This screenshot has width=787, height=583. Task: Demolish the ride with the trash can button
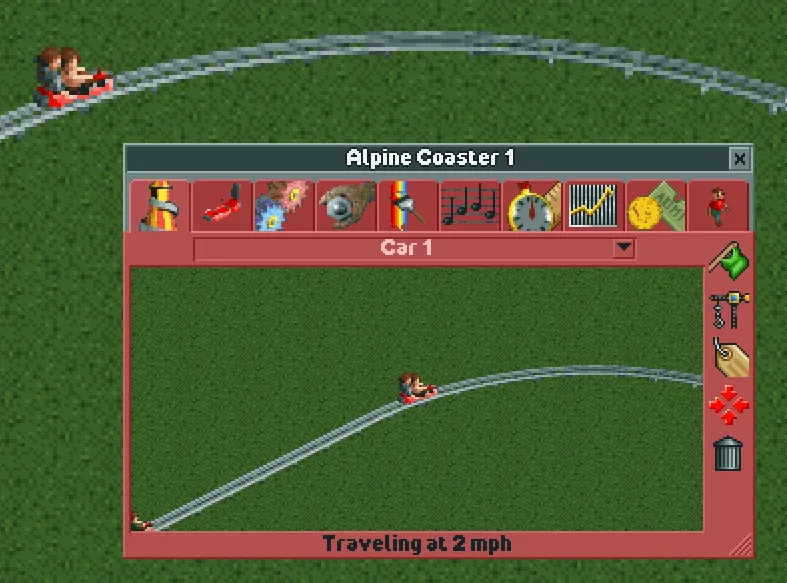point(729,453)
